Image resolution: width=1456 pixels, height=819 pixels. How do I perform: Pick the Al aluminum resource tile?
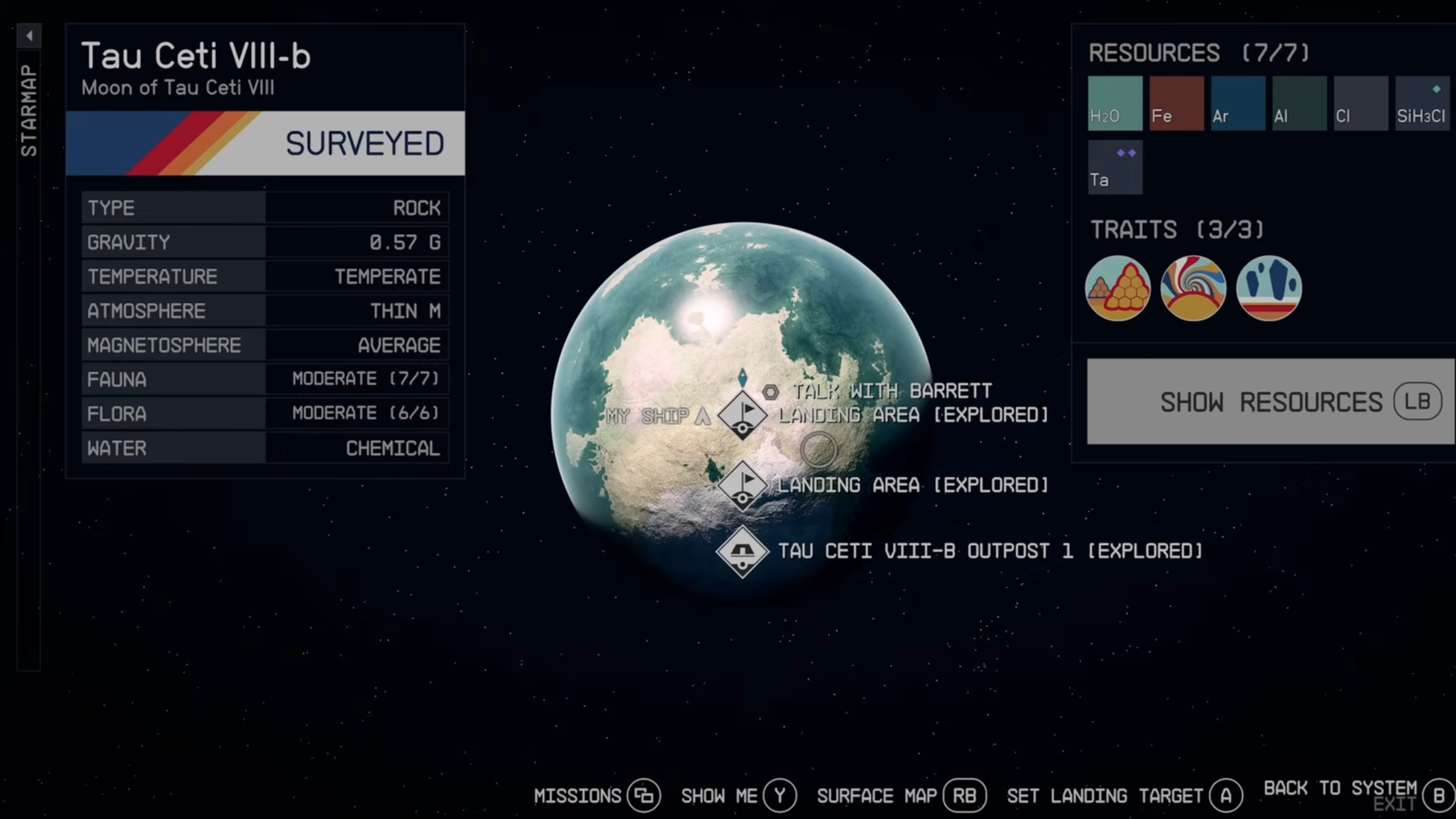(1299, 104)
